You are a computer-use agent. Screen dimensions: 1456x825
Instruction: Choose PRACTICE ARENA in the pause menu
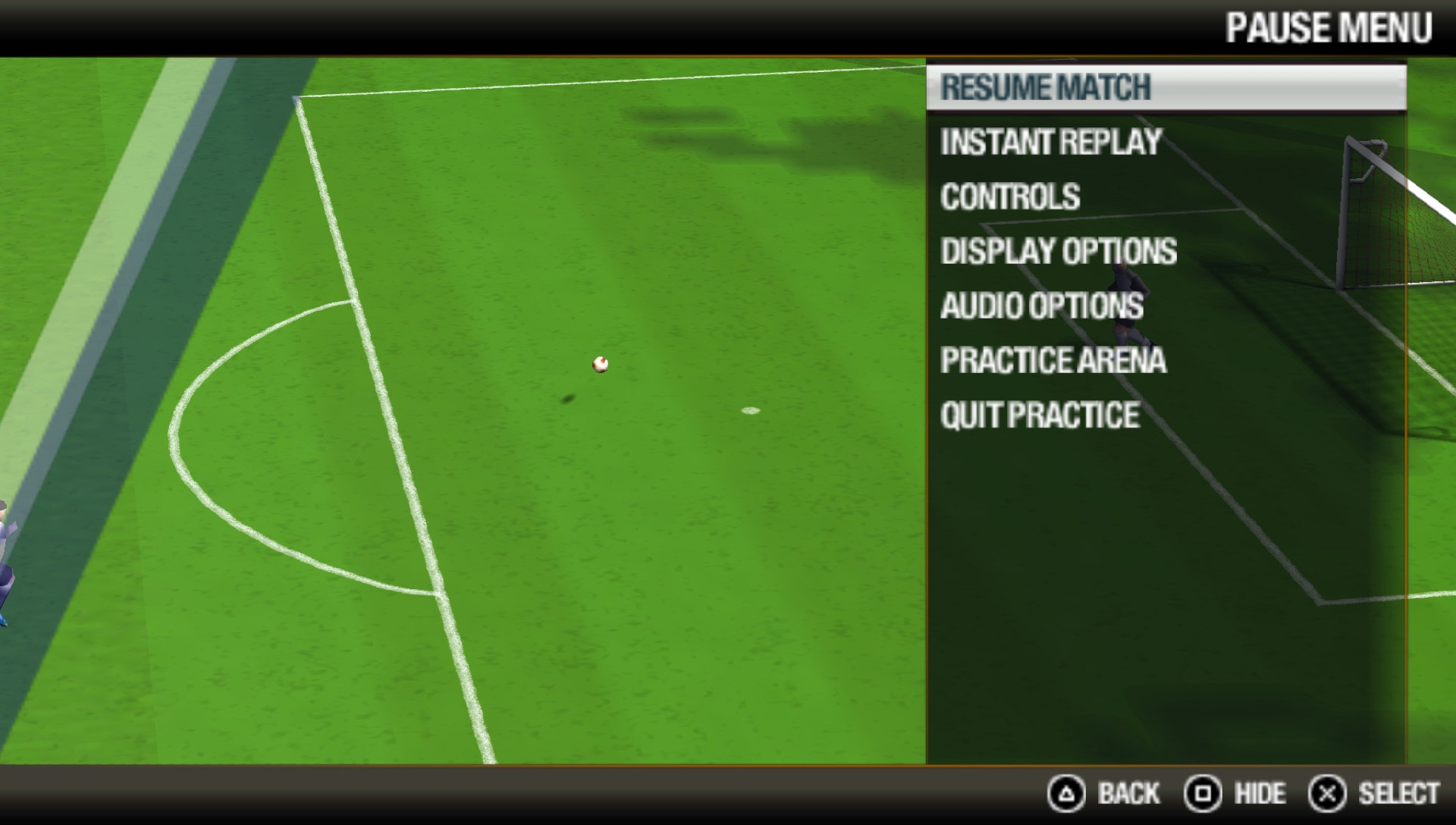(1053, 362)
